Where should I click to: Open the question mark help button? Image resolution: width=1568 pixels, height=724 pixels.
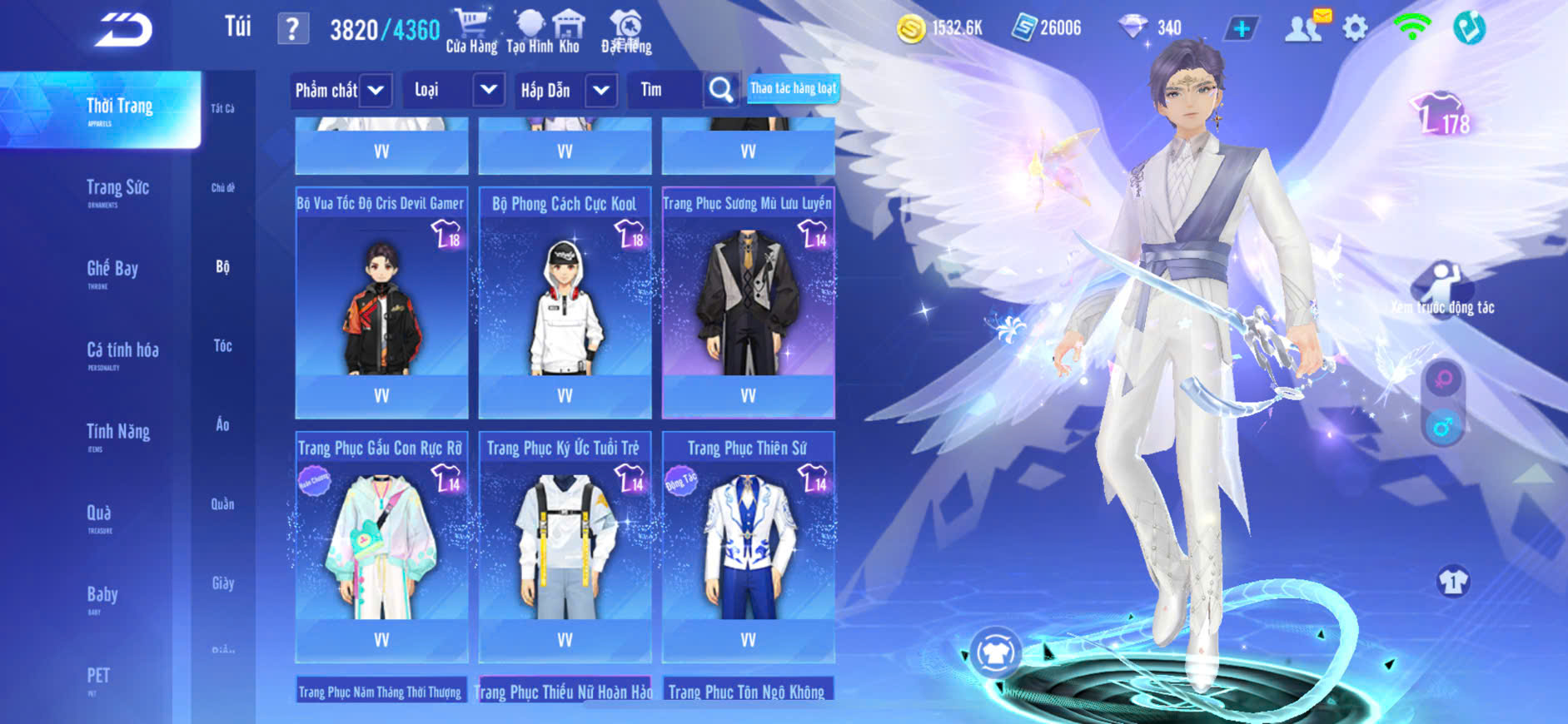pyautogui.click(x=292, y=29)
